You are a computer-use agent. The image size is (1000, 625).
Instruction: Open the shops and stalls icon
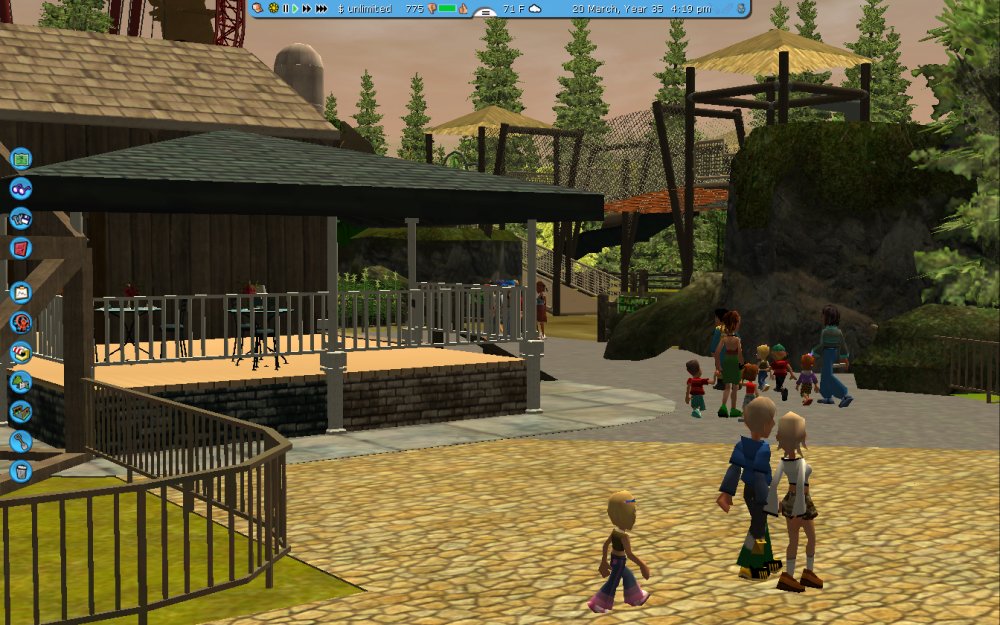tap(21, 352)
